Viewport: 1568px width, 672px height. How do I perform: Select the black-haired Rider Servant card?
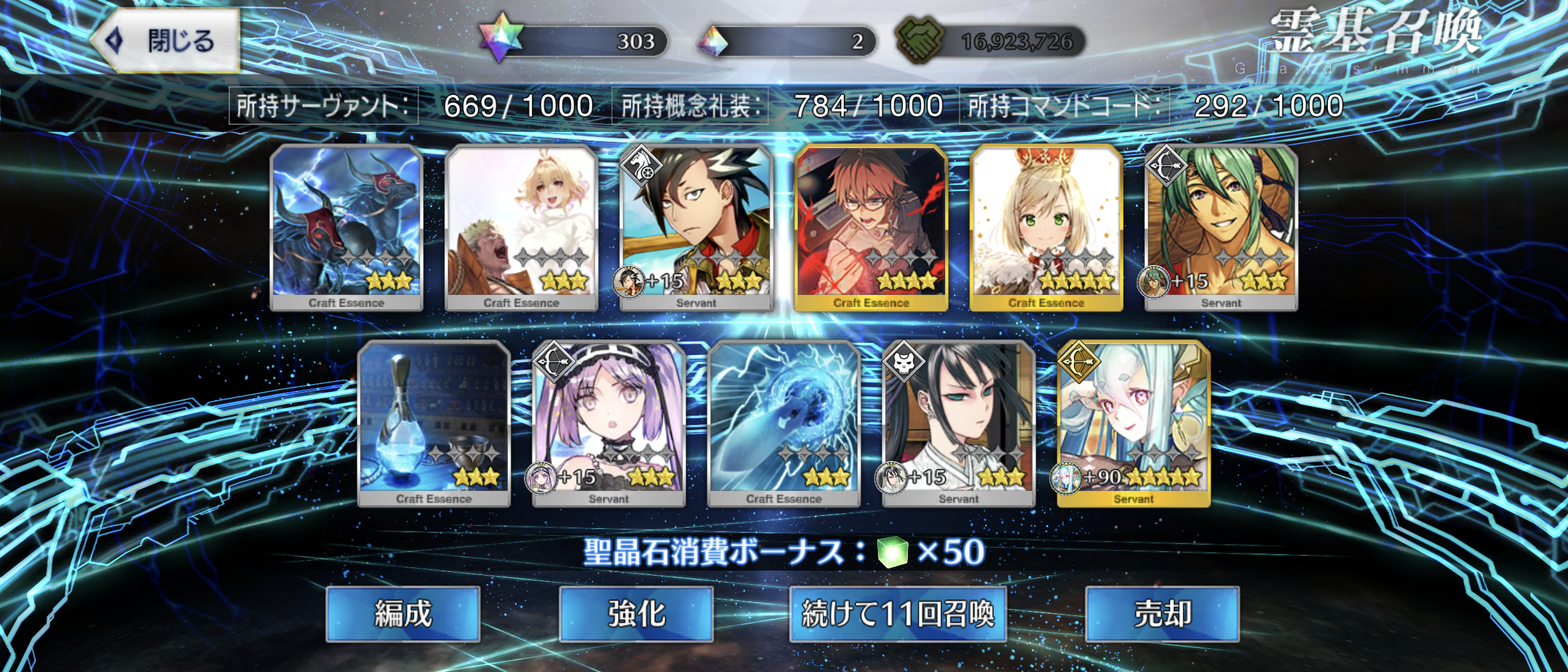click(x=696, y=227)
